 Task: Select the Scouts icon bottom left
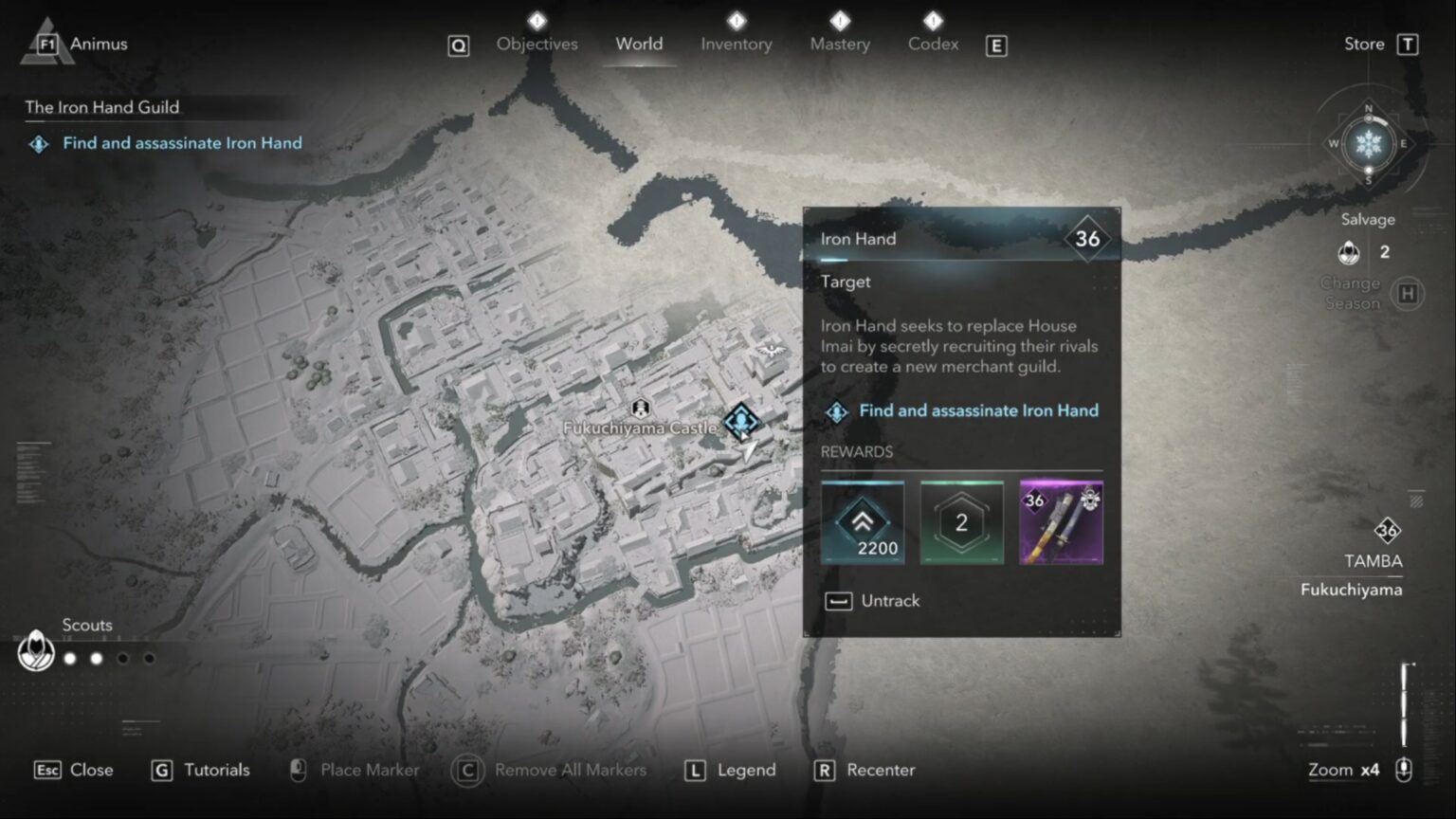pyautogui.click(x=35, y=652)
